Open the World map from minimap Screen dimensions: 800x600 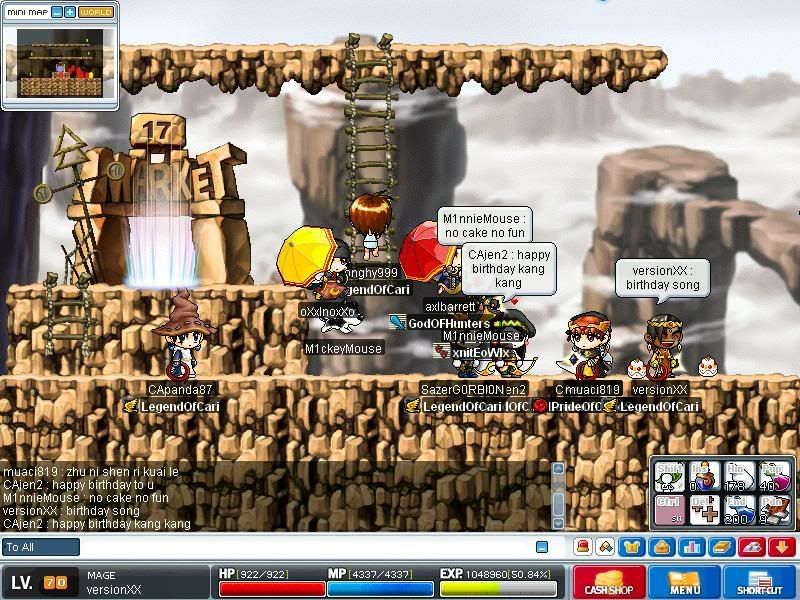pyautogui.click(x=96, y=12)
